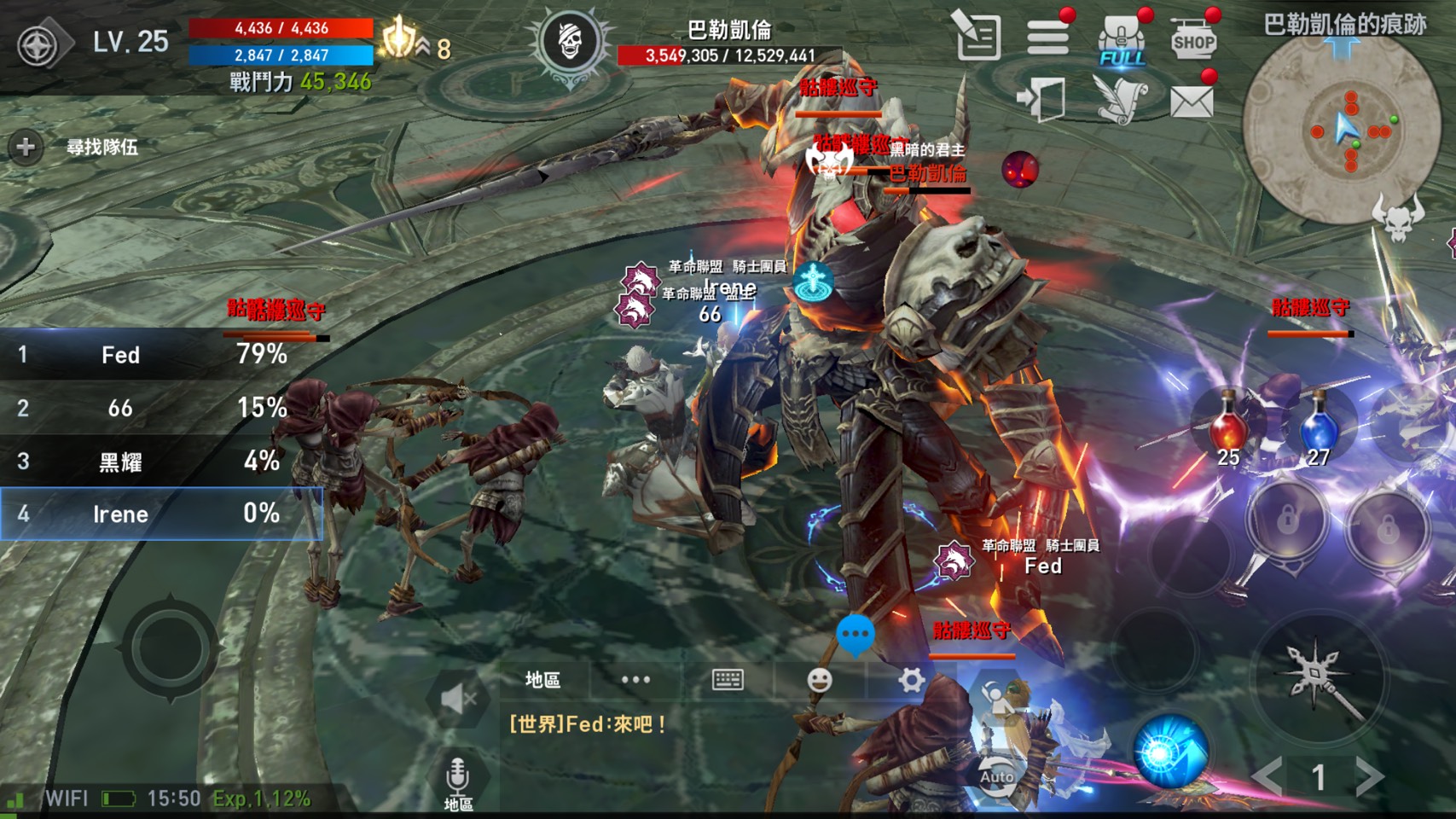Go to next skill page
Viewport: 1456px width, 819px height.
(1371, 776)
